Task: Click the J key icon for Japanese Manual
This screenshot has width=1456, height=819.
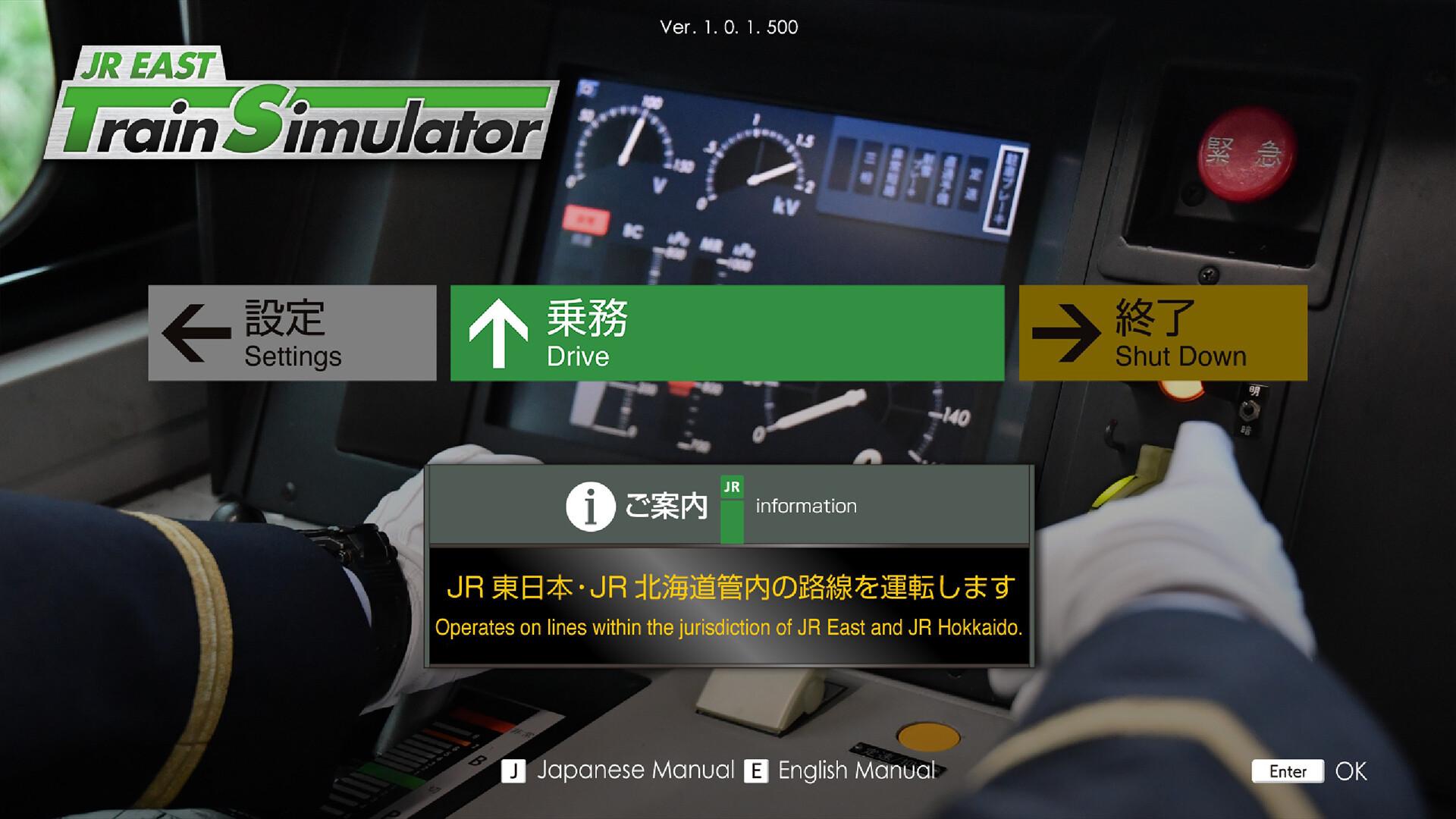Action: coord(515,771)
